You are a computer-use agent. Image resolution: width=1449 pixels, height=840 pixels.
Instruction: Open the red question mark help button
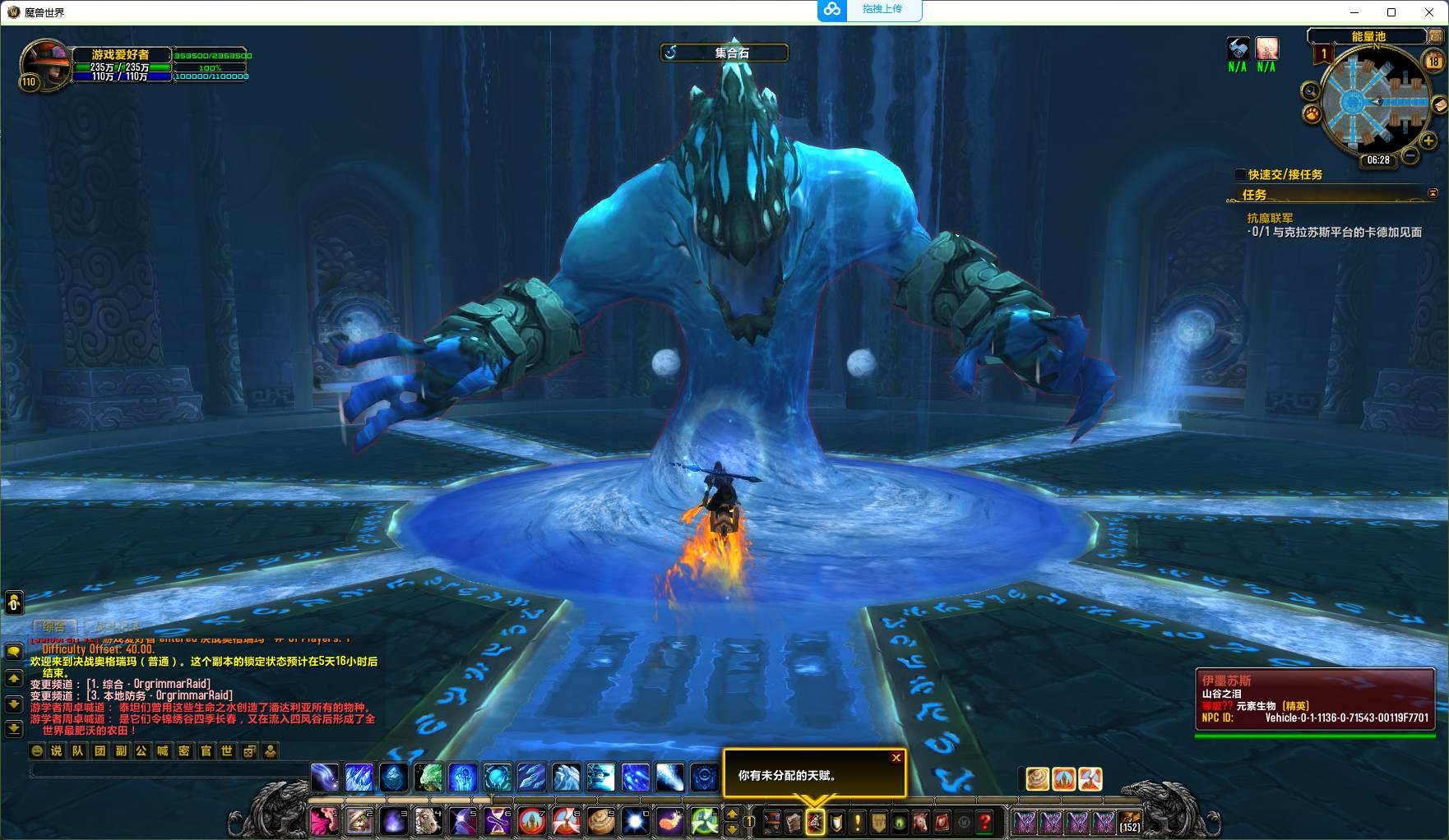[x=984, y=822]
